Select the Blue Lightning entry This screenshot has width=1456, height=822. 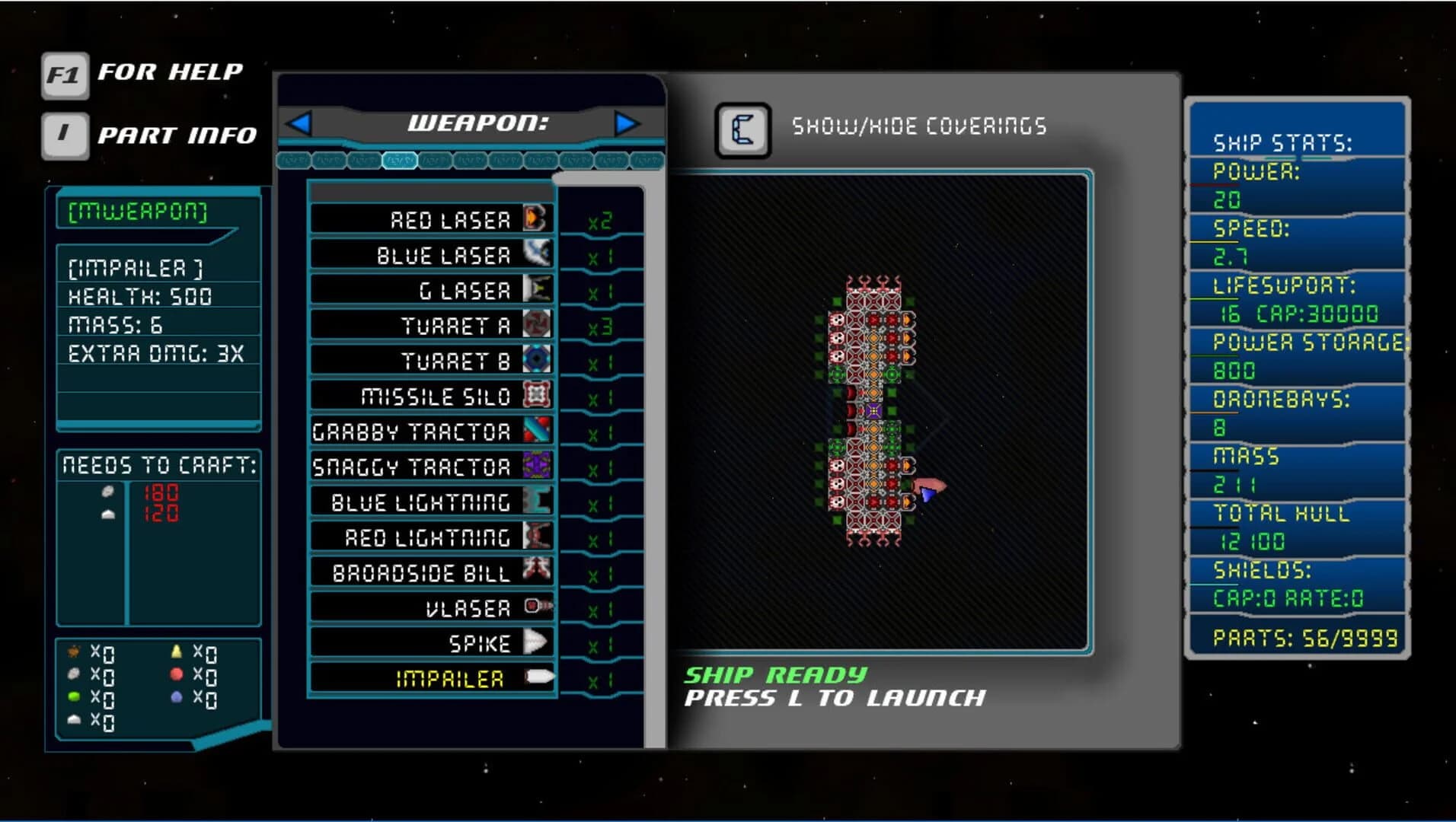538,501
